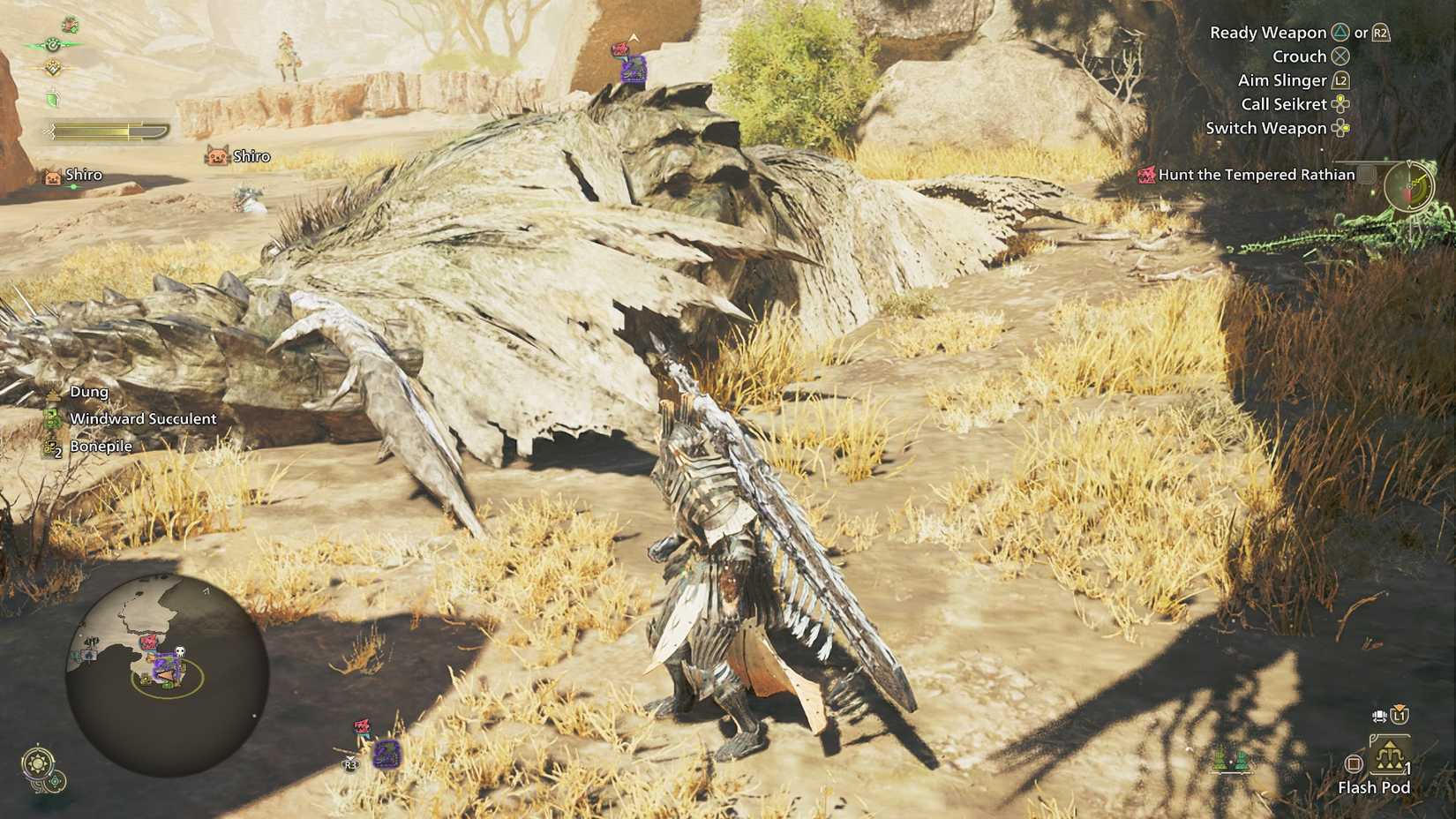The height and width of the screenshot is (819, 1456).
Task: Open the L1 item selection pouch
Action: (1399, 716)
